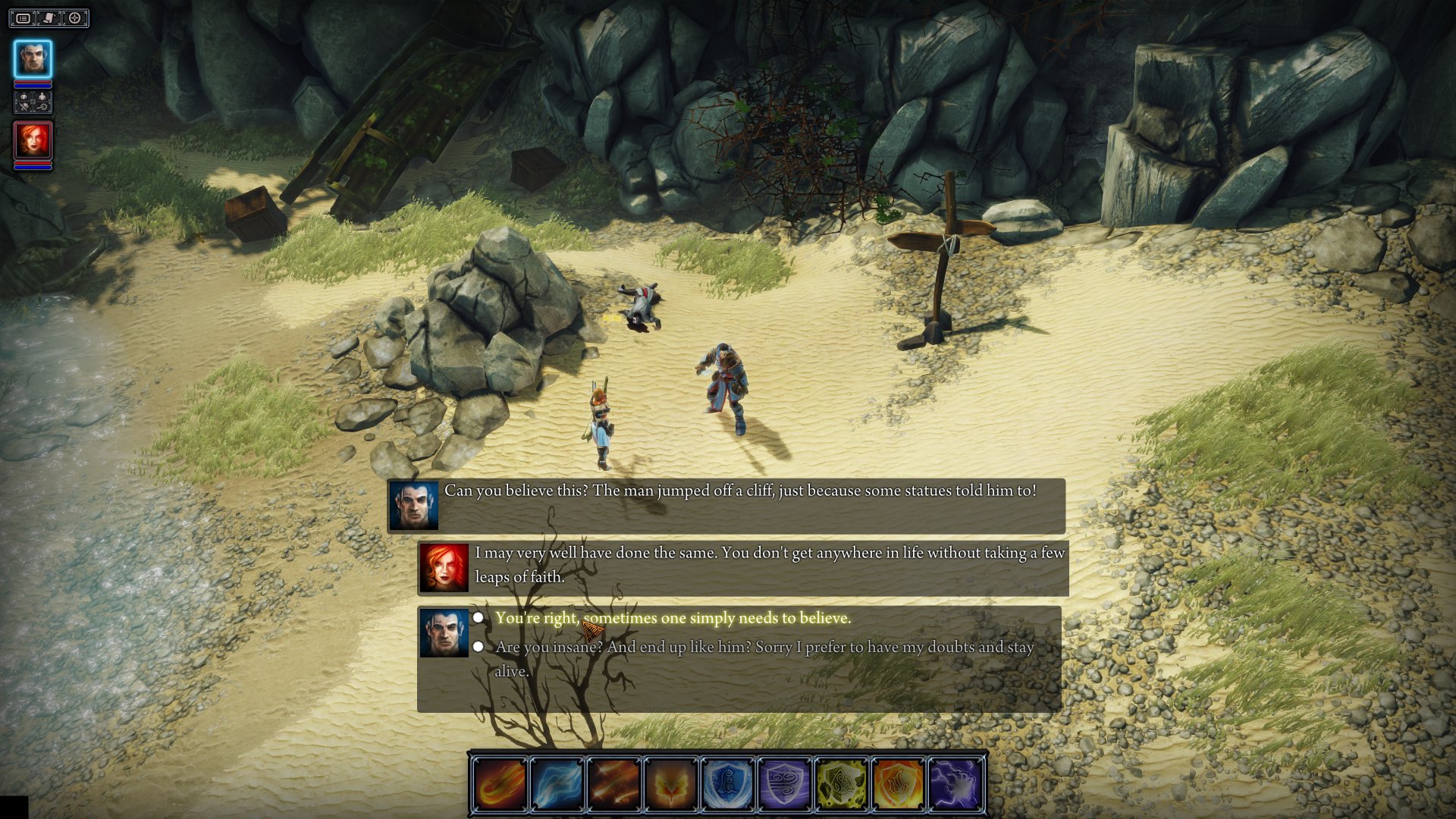
Task: Select the blue-haired male hero portrait
Action: pyautogui.click(x=33, y=58)
